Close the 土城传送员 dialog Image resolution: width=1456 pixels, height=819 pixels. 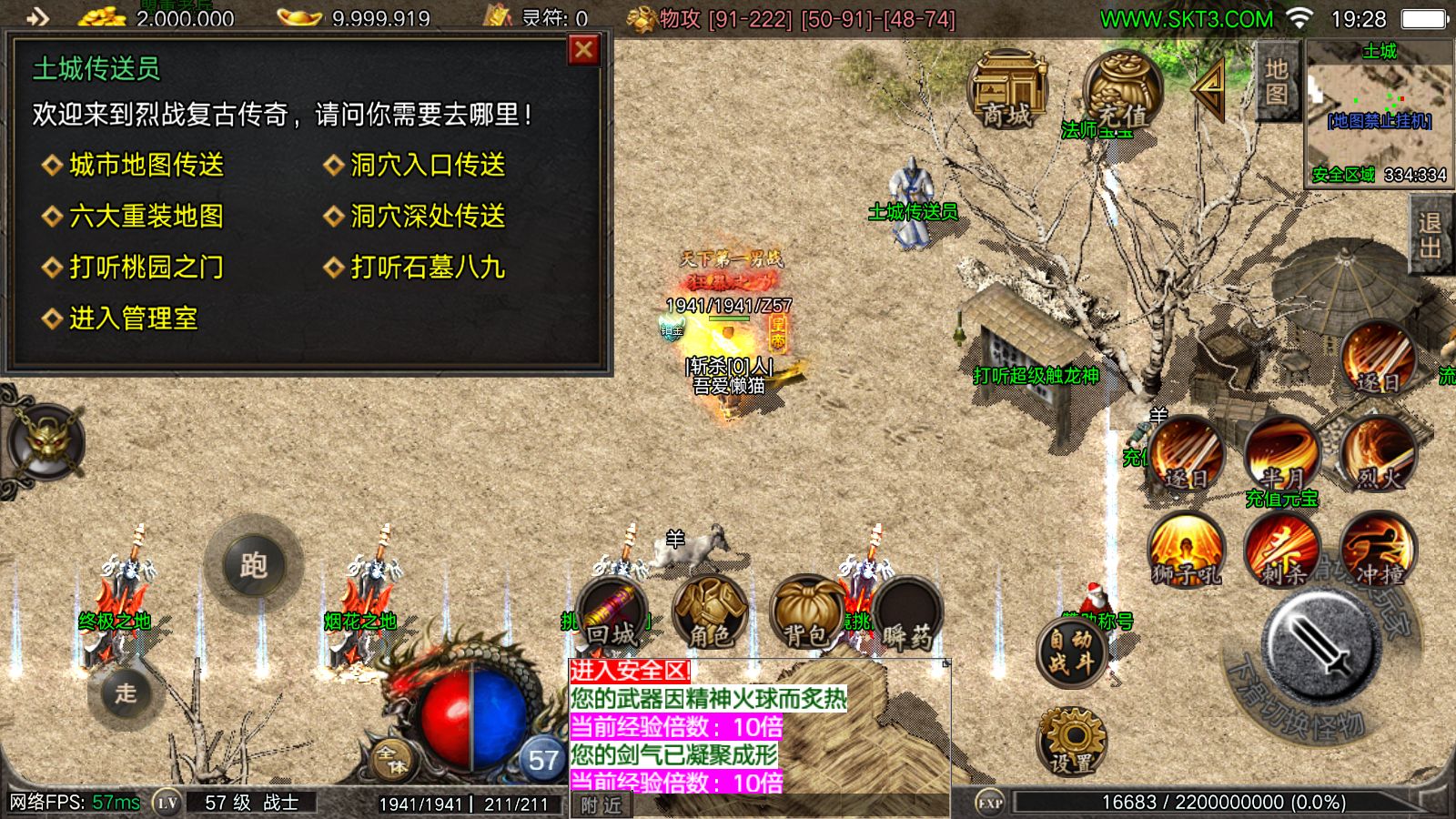[x=583, y=50]
